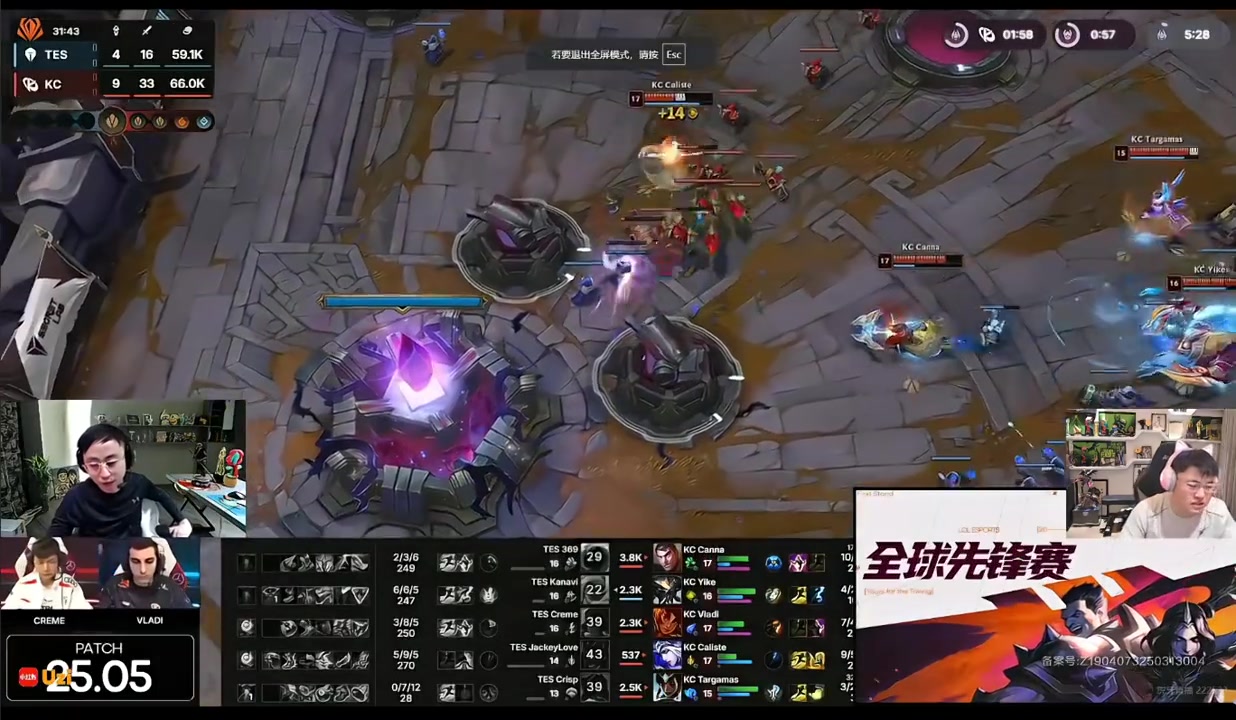Screen dimensions: 1236x720
Task: Open the left streamer webcam overlay
Action: 122,466
